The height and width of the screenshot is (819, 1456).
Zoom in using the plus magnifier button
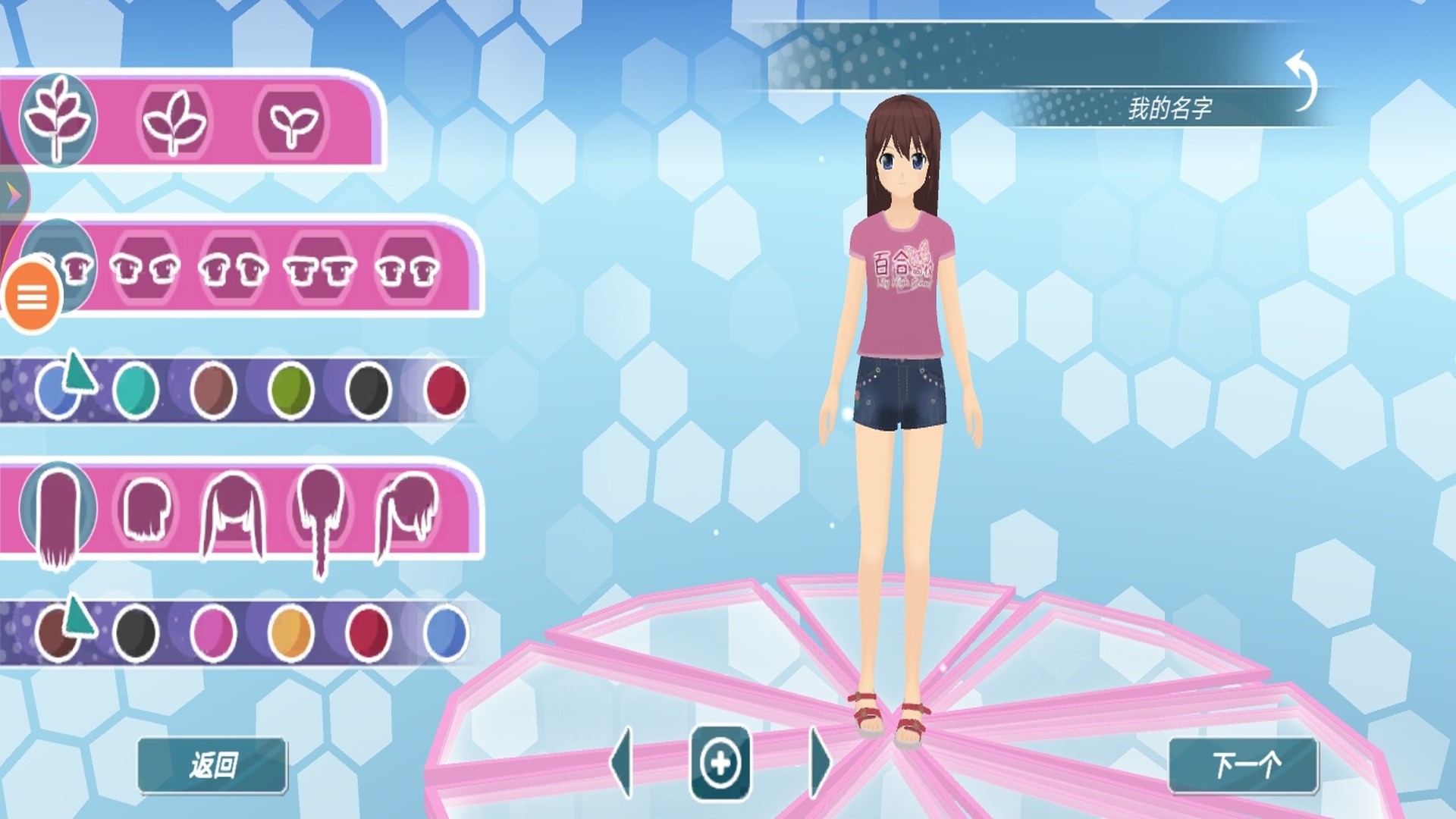pyautogui.click(x=720, y=763)
